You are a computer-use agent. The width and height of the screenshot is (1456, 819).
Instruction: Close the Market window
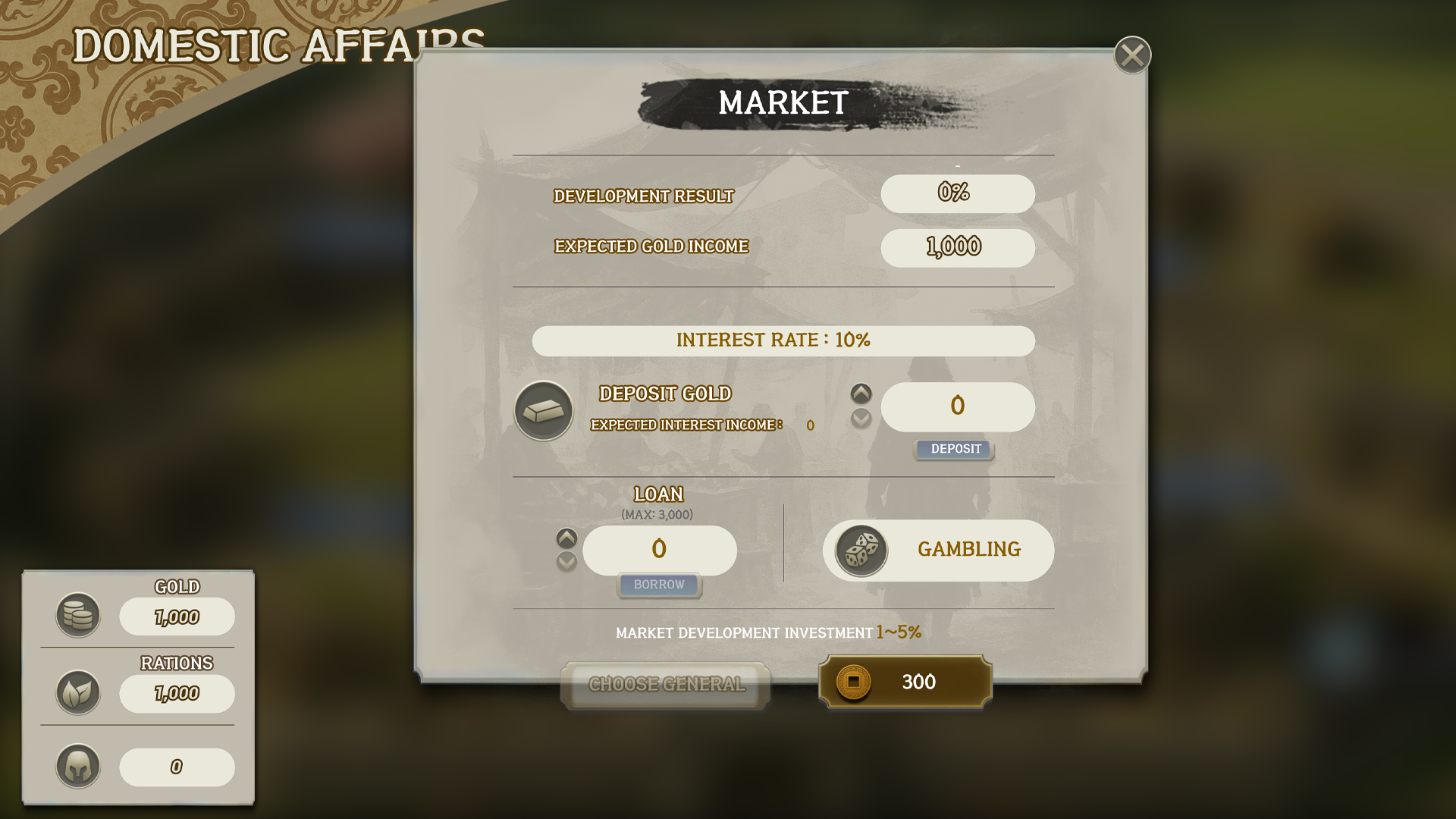(1132, 55)
